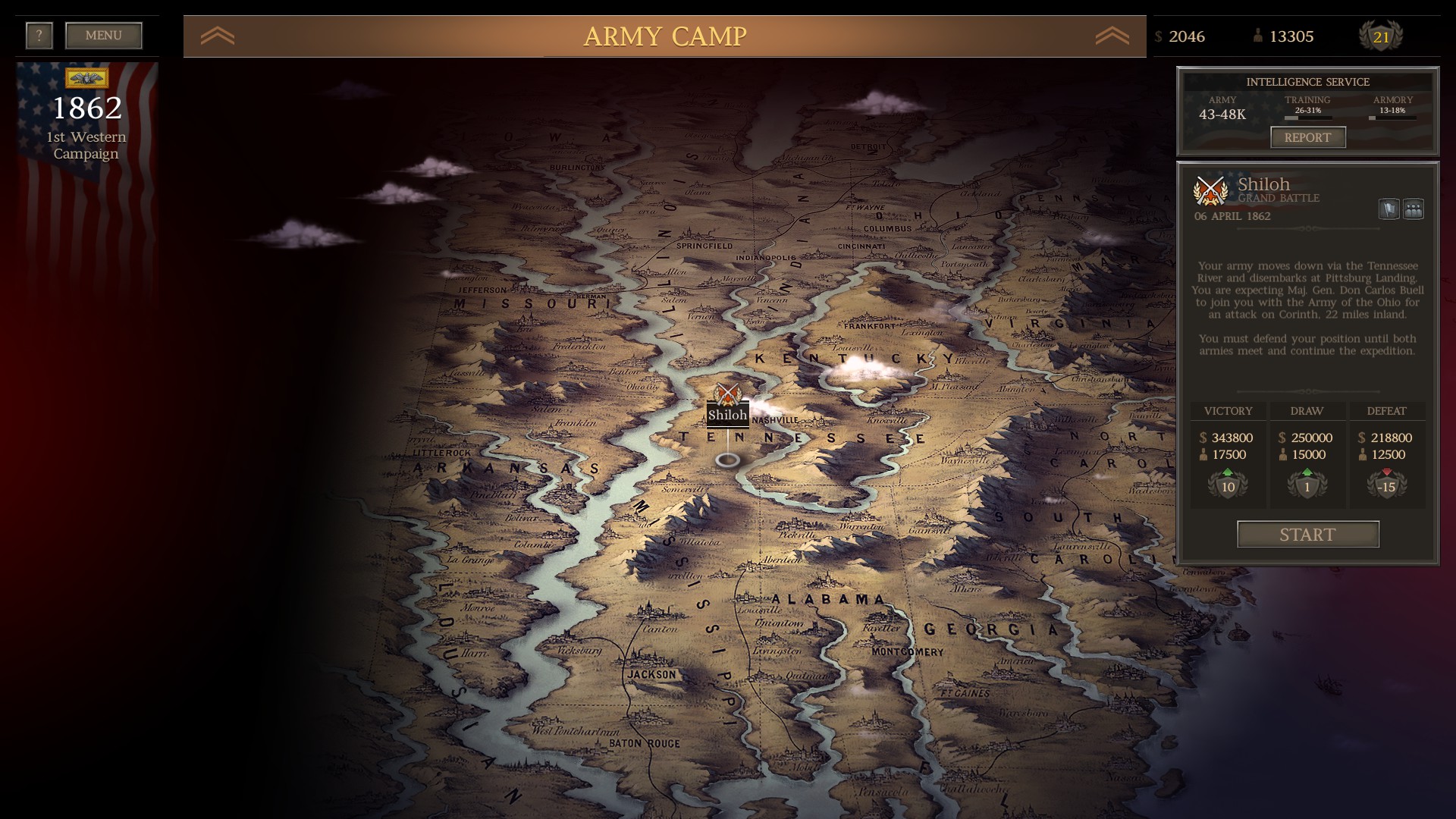Click the troops icon next to the flag
The height and width of the screenshot is (819, 1456).
click(x=1415, y=209)
